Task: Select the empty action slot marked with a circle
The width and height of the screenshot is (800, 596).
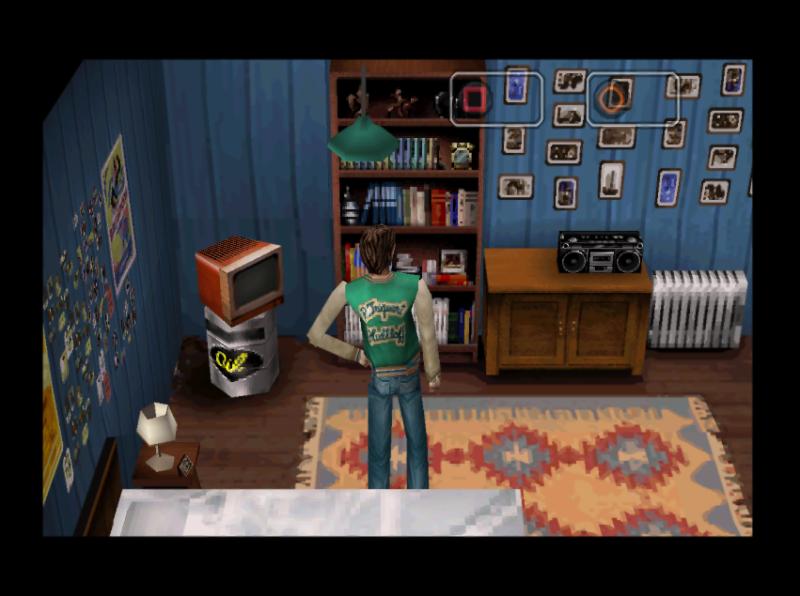Action: [631, 99]
